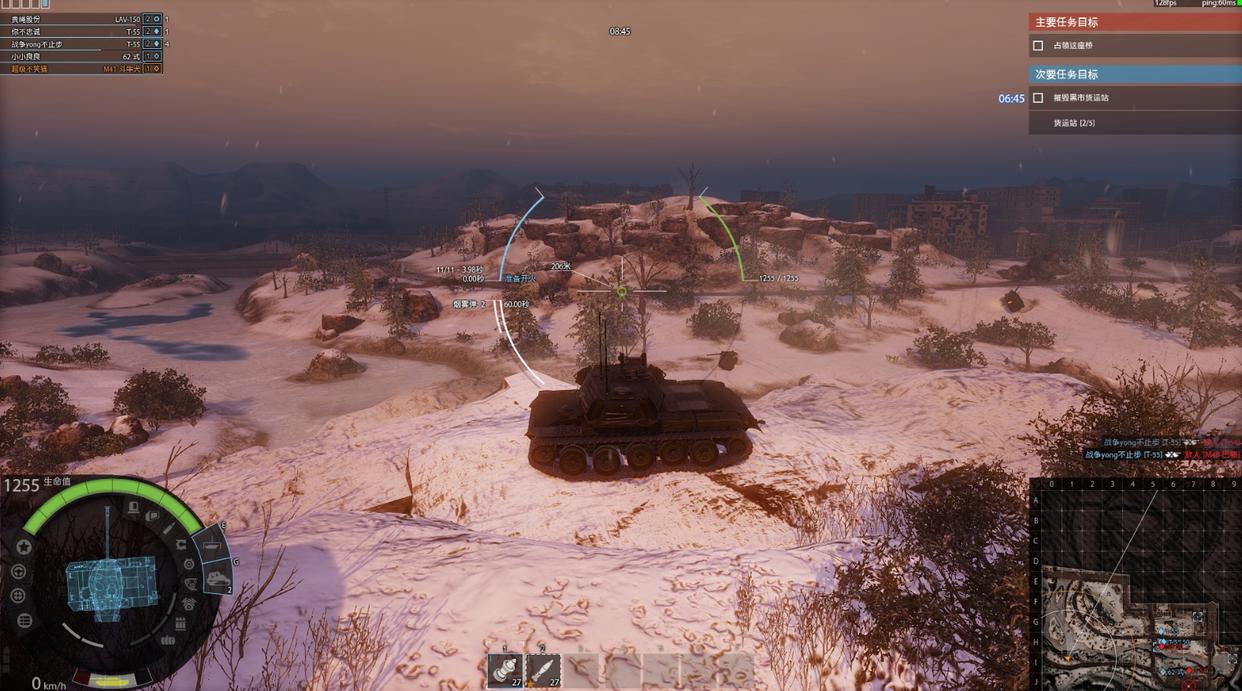Switch to the starred rocket shell slot
The height and width of the screenshot is (691, 1242).
(x=543, y=670)
